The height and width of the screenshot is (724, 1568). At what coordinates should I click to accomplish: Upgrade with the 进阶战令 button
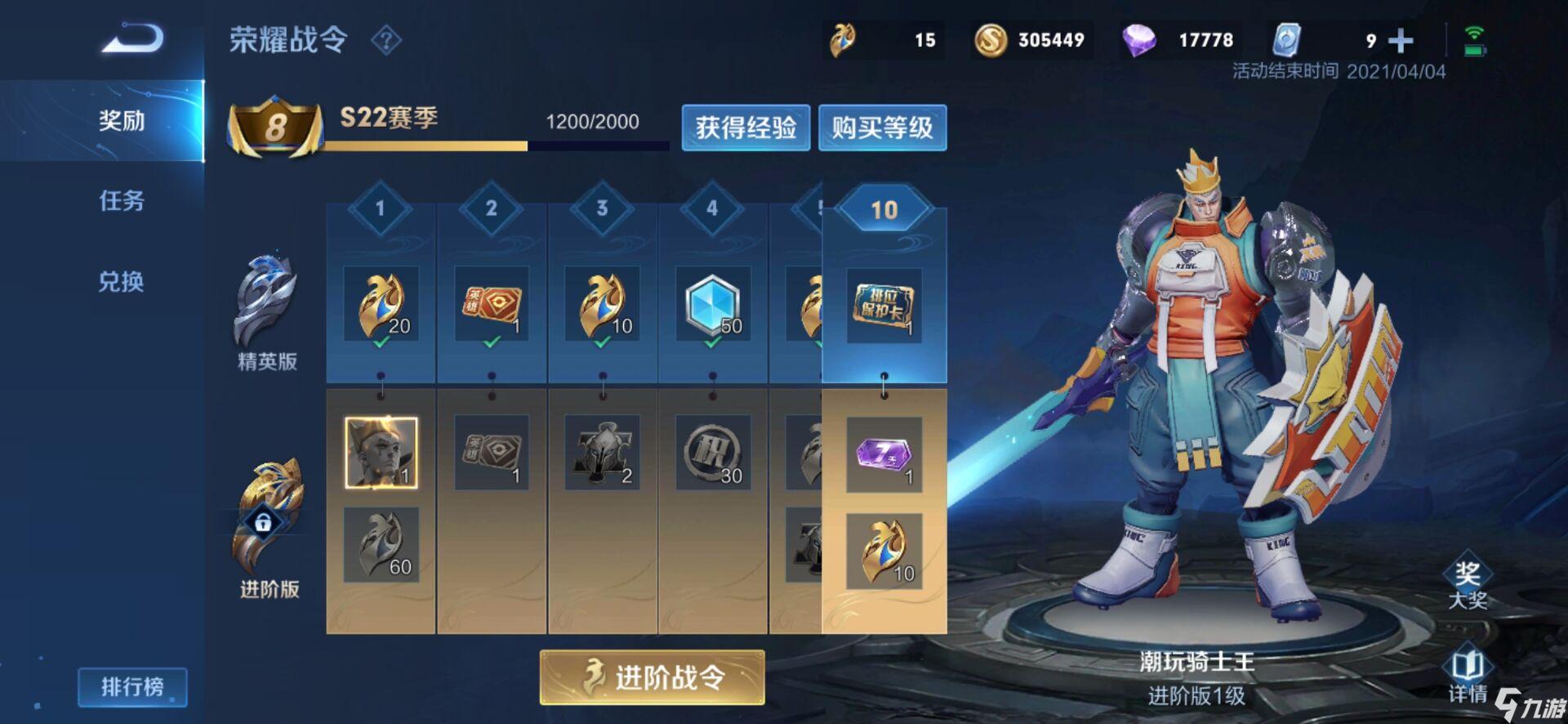[652, 677]
